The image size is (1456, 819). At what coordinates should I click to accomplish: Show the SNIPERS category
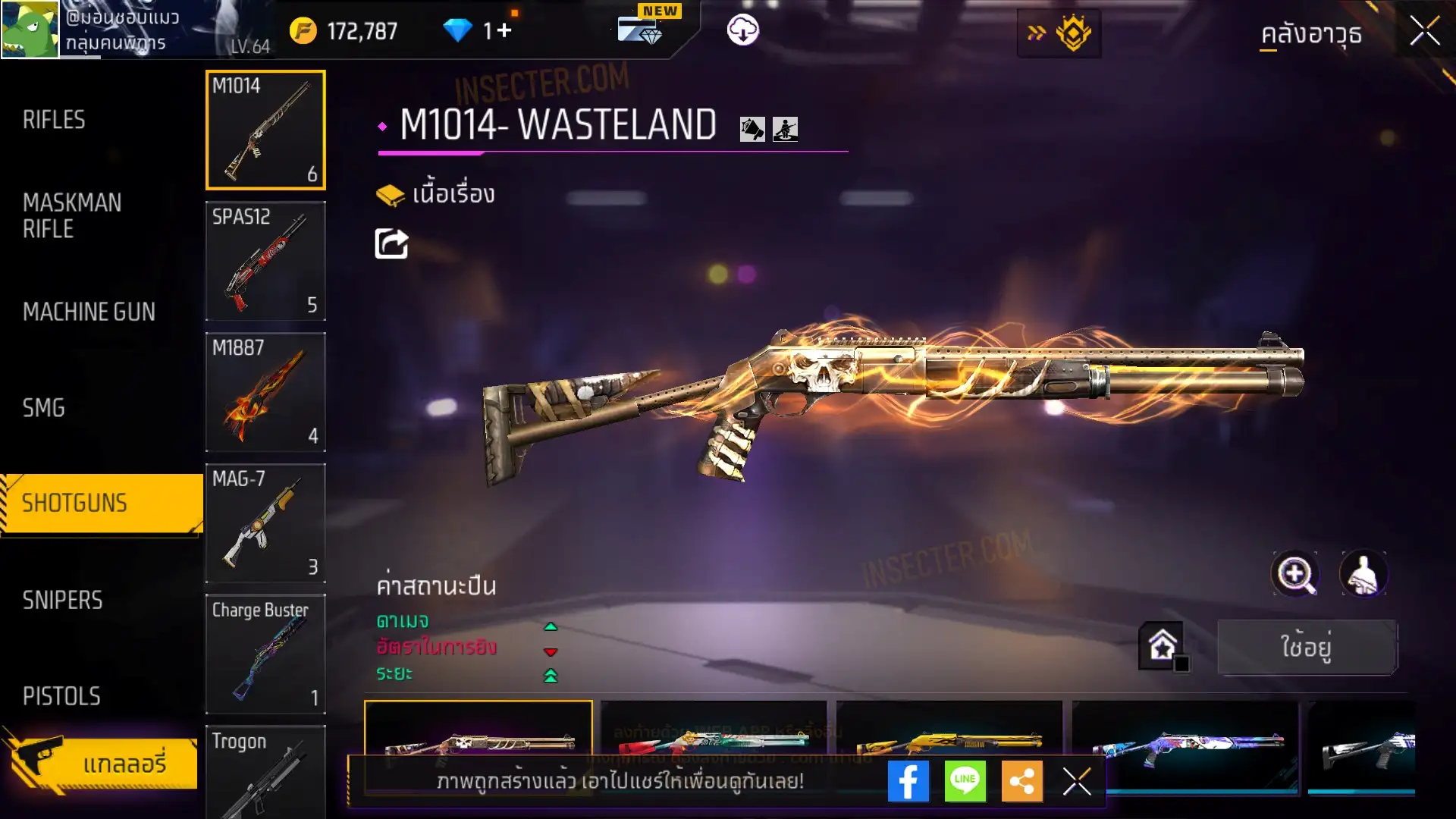(62, 601)
